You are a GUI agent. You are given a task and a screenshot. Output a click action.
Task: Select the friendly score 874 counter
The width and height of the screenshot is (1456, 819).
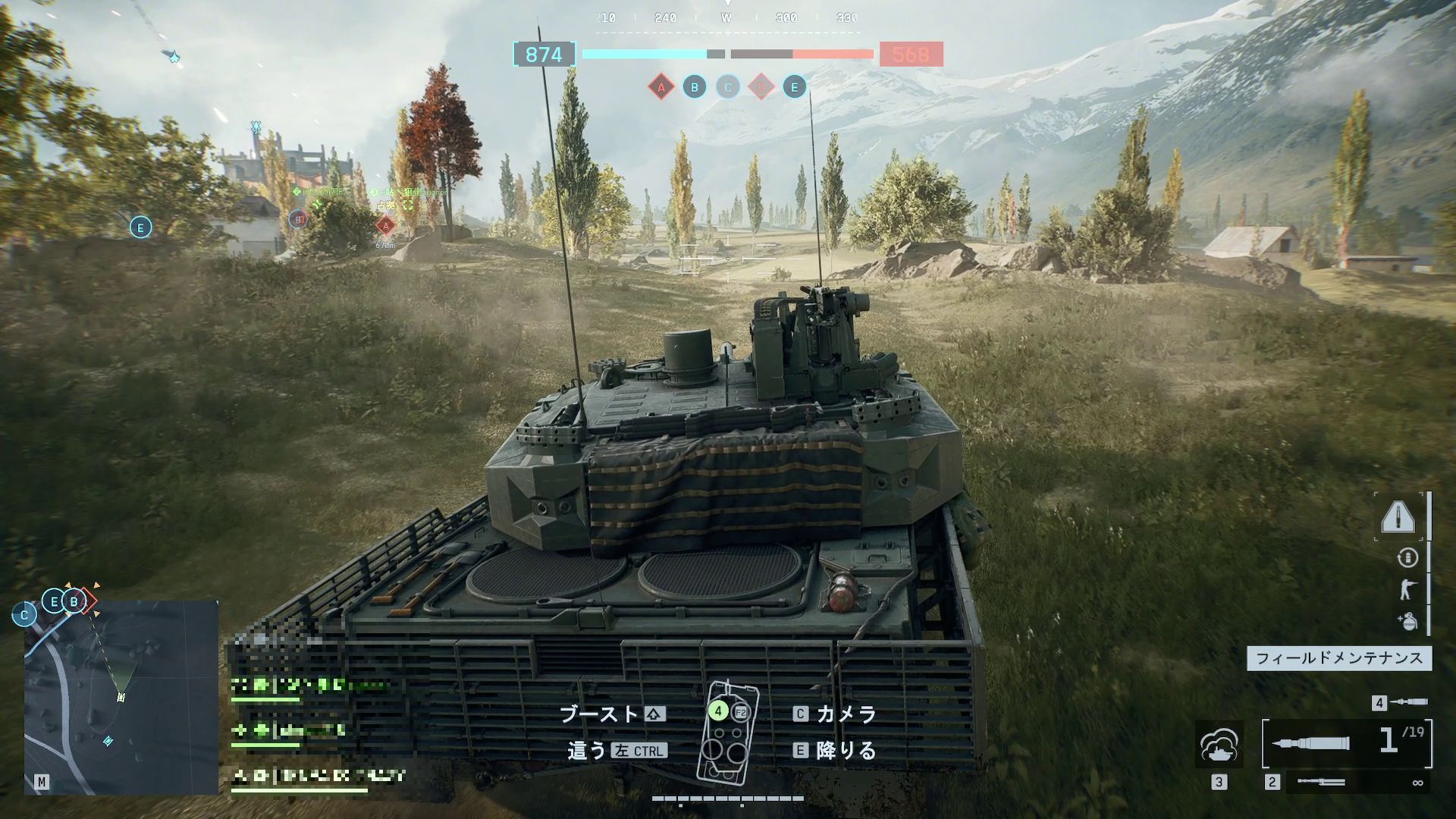coord(544,55)
